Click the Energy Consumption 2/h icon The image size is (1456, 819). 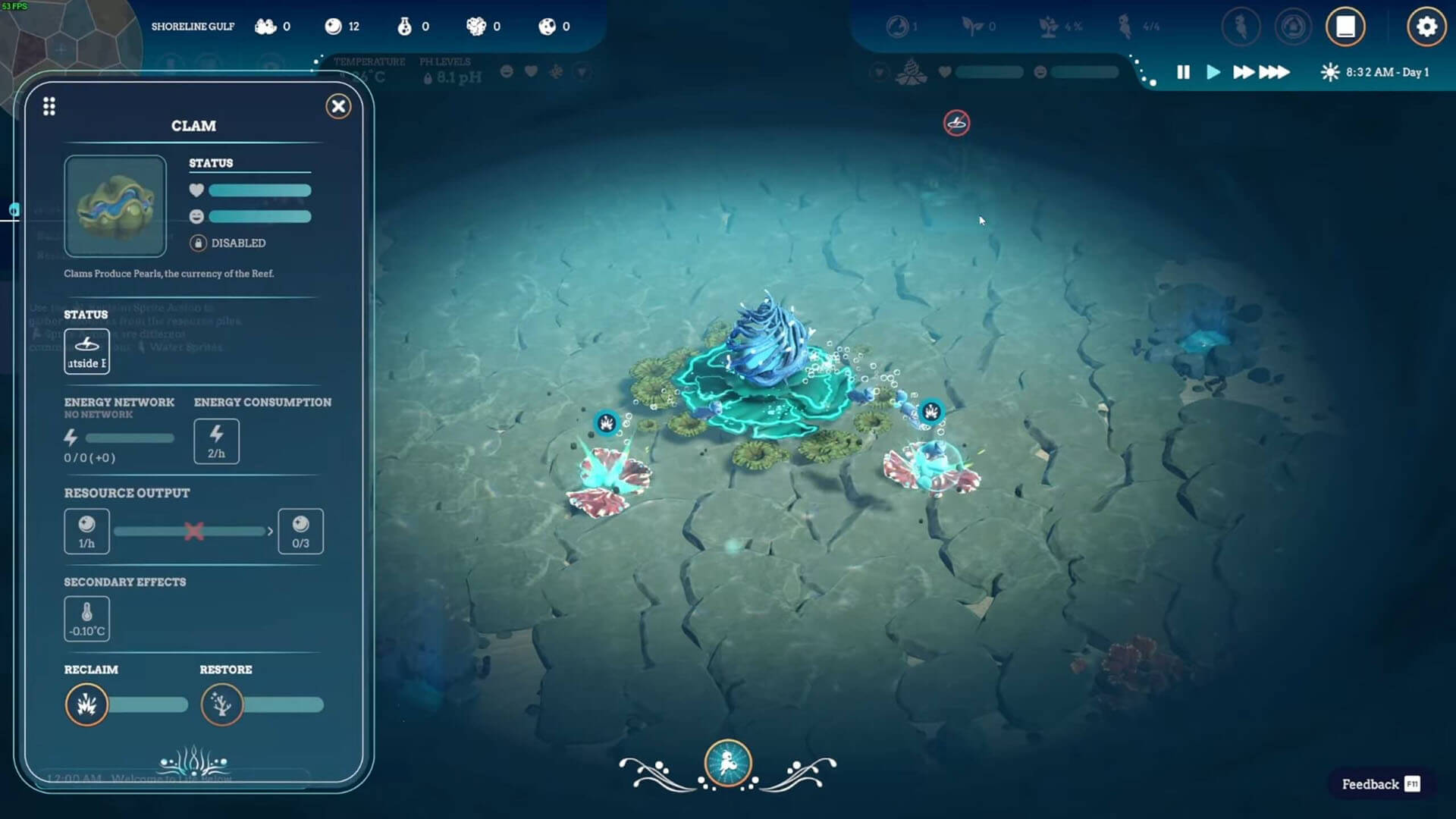(216, 441)
